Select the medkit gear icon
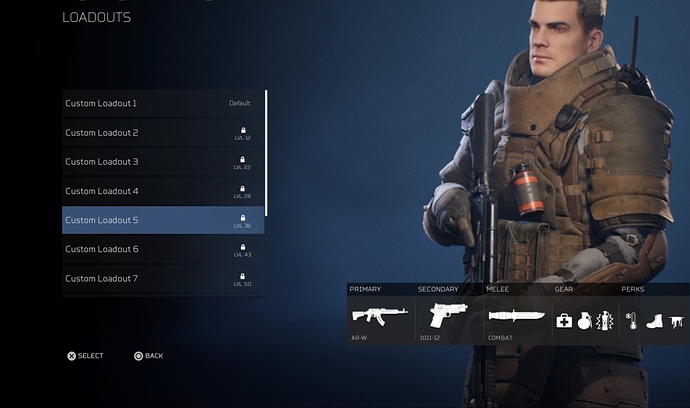 (564, 321)
